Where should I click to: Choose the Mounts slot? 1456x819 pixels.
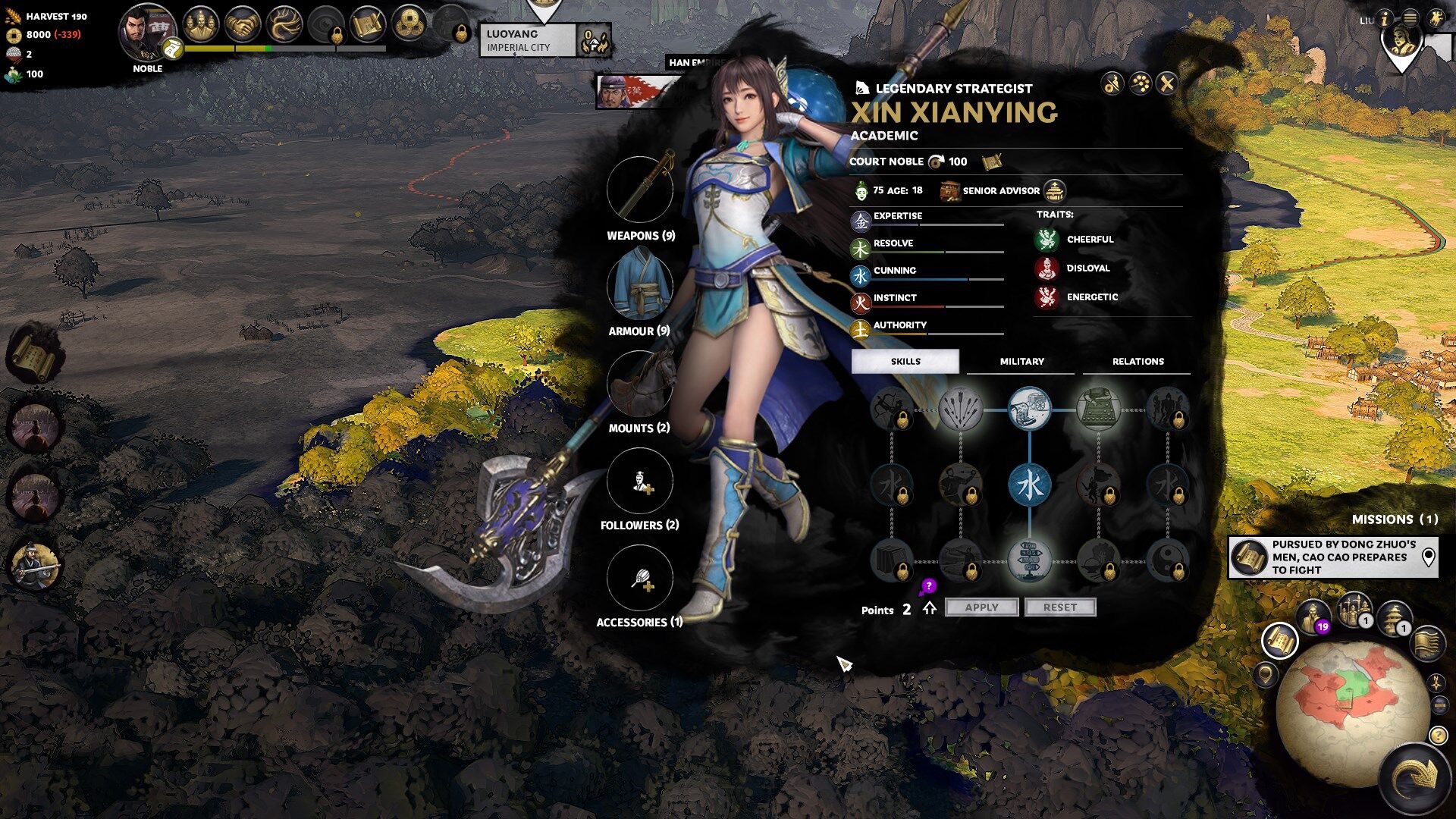pos(640,383)
